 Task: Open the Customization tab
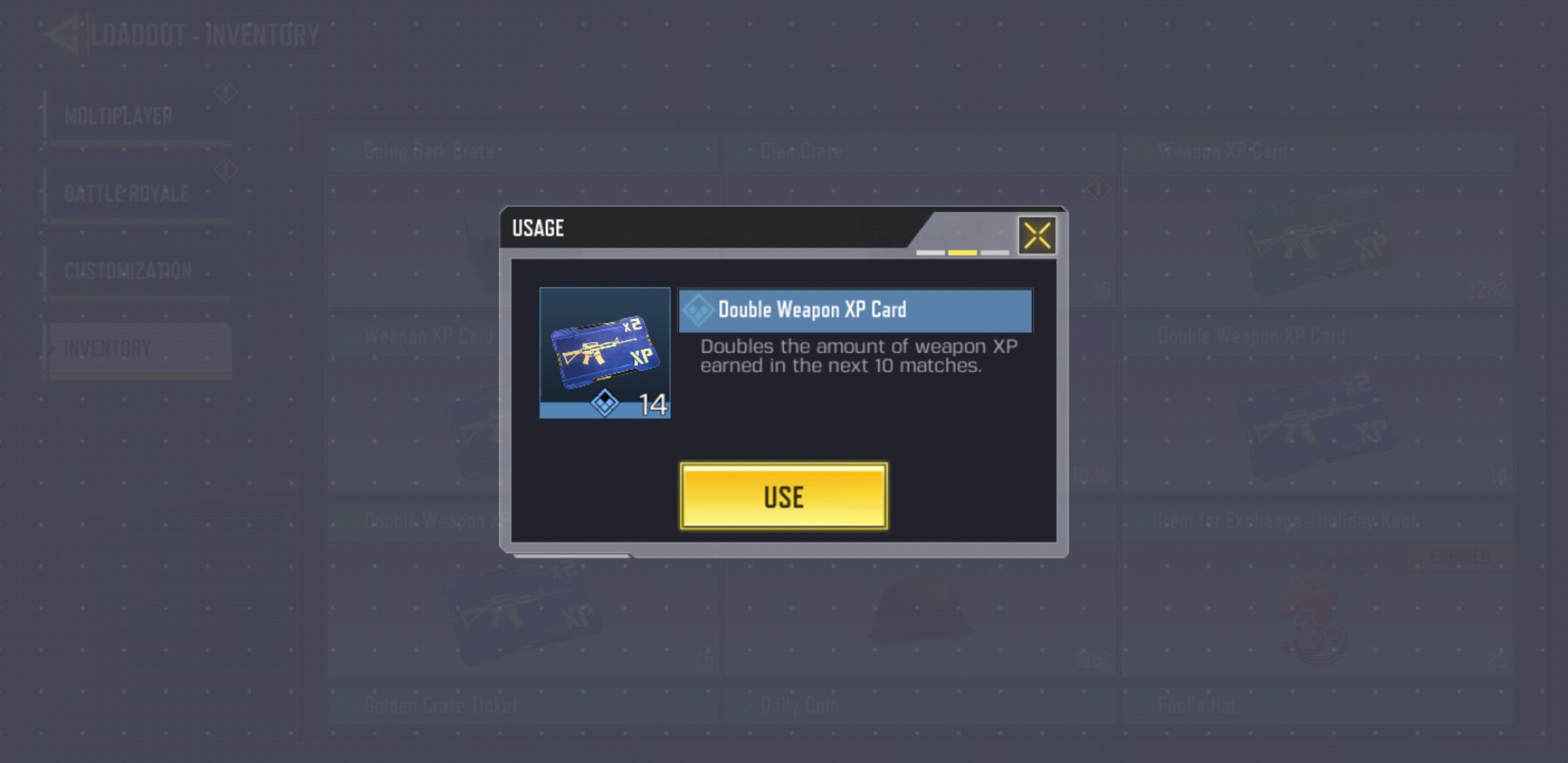(x=127, y=269)
